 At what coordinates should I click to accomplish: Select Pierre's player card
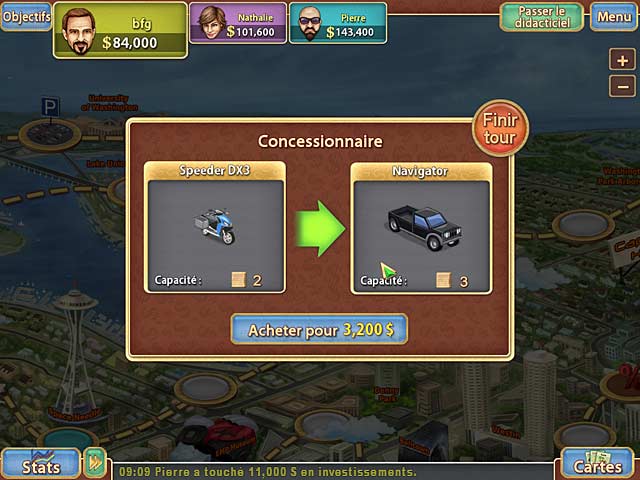click(x=338, y=23)
